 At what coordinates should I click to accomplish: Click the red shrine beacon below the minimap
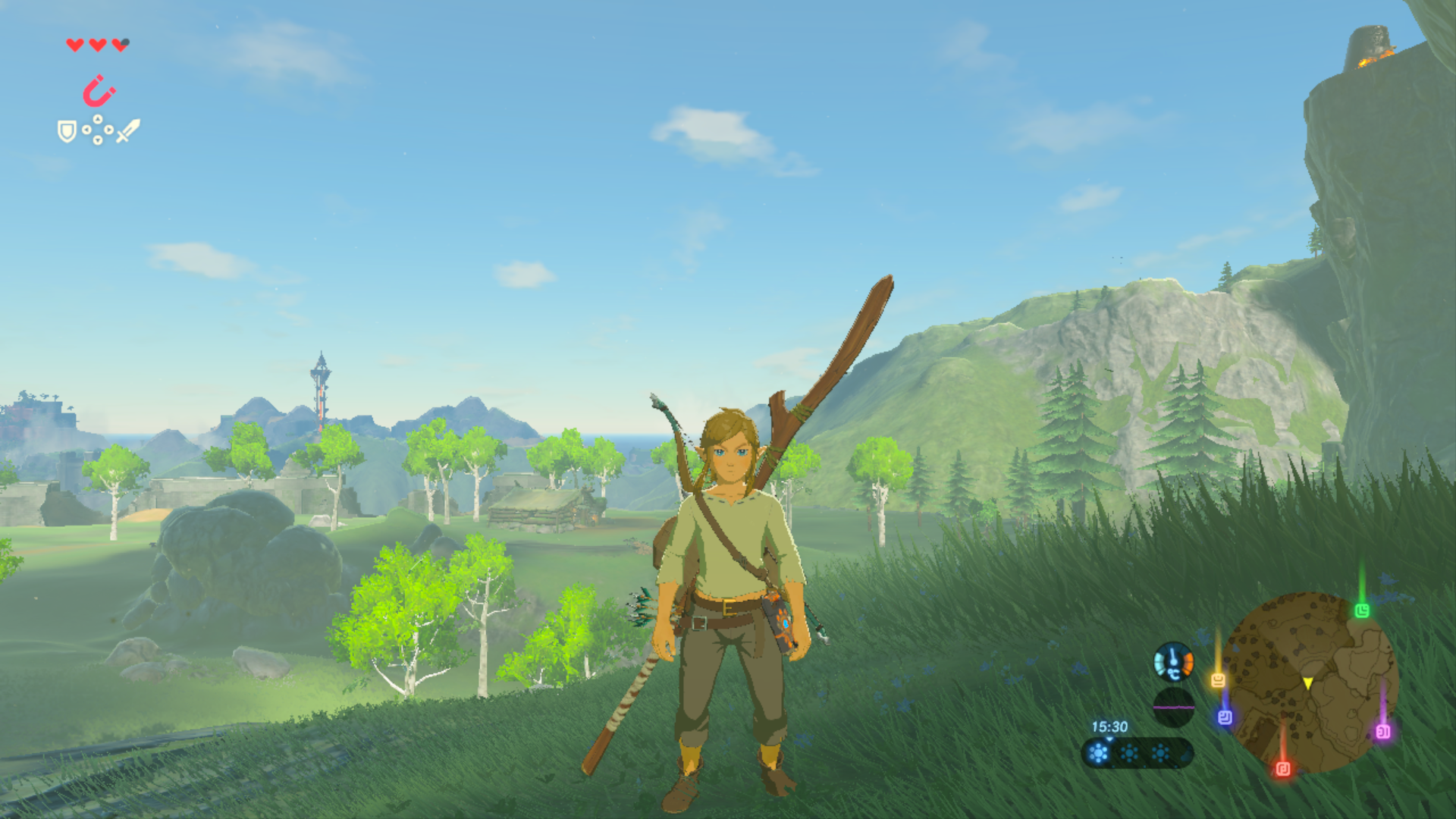[1284, 767]
